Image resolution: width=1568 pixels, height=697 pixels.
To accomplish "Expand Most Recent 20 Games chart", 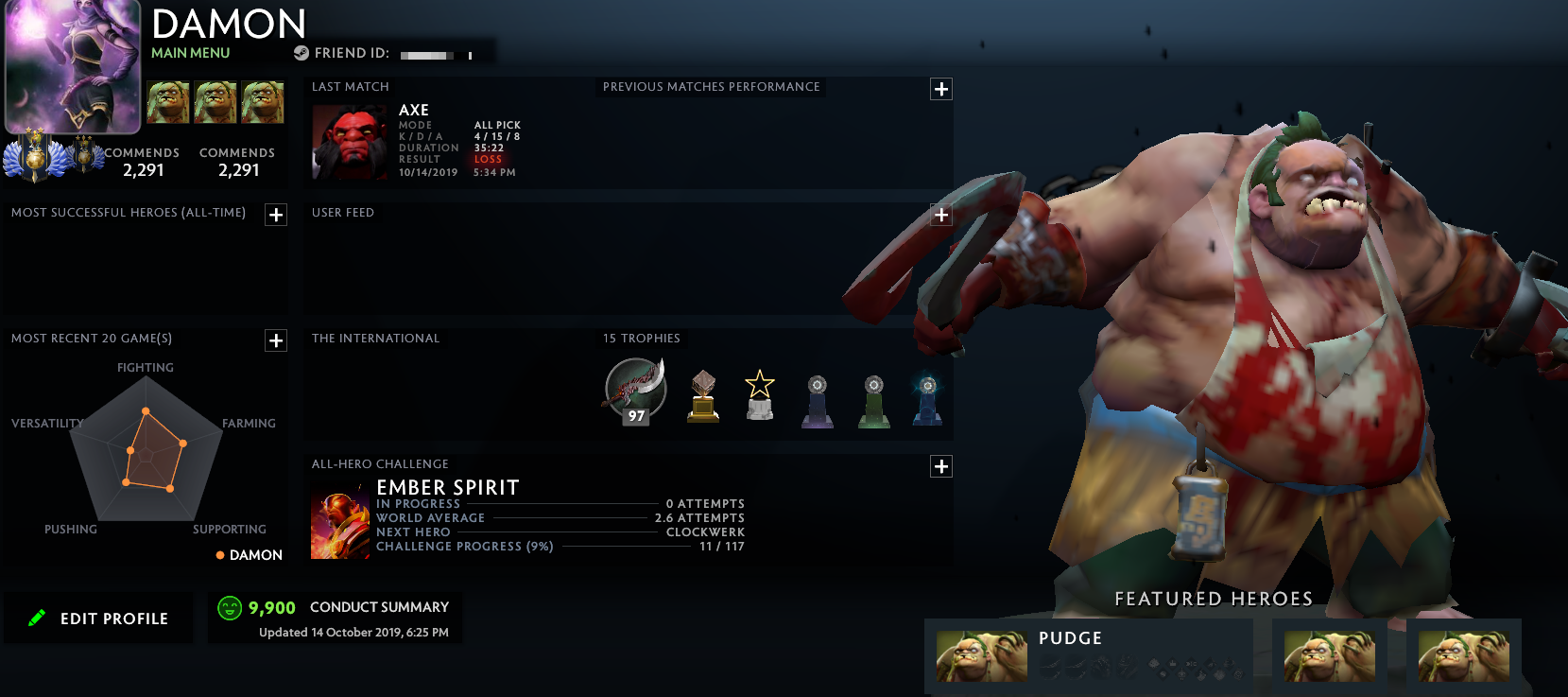I will pos(276,340).
